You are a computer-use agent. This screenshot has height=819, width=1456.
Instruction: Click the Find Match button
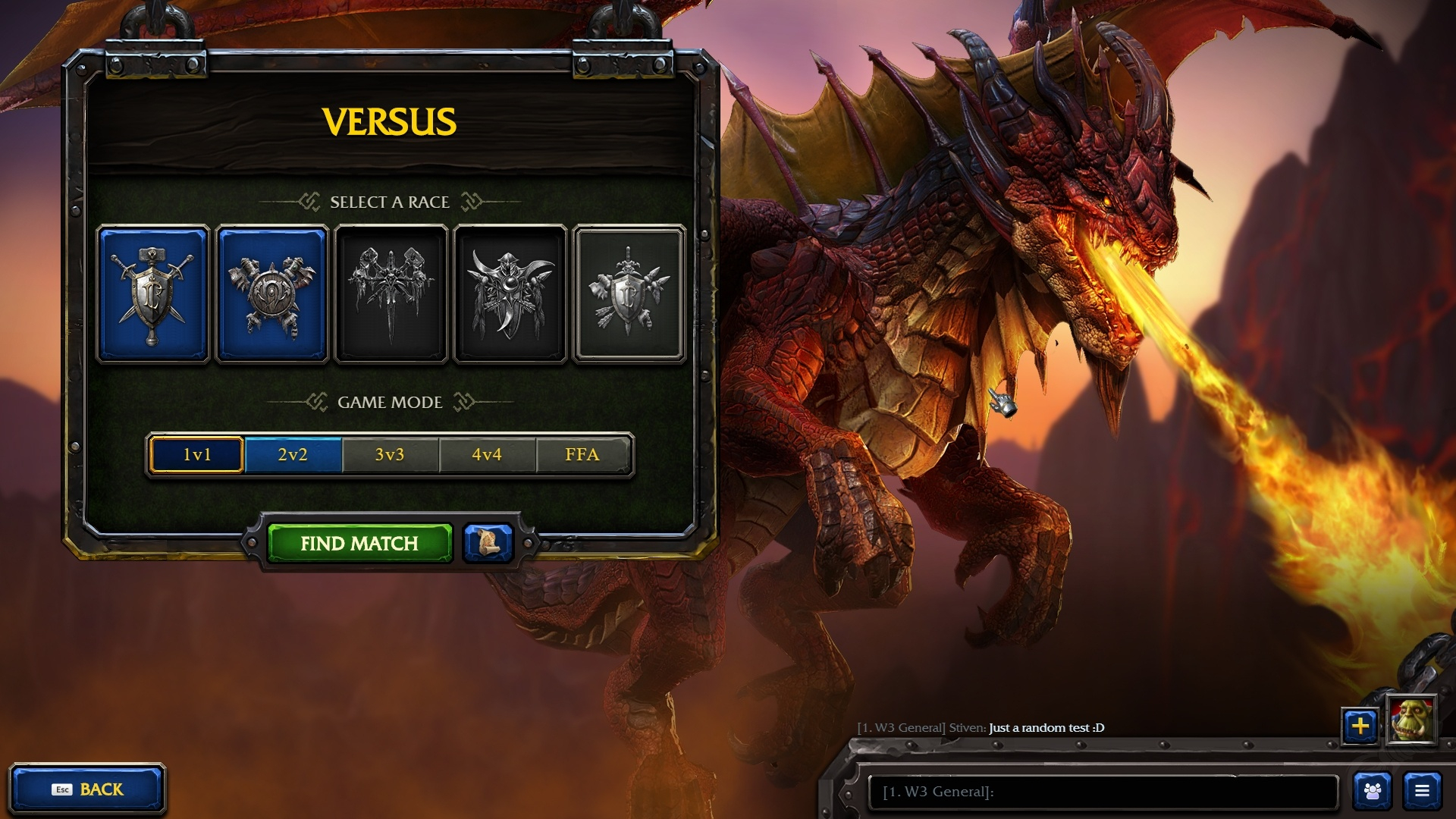(x=359, y=543)
